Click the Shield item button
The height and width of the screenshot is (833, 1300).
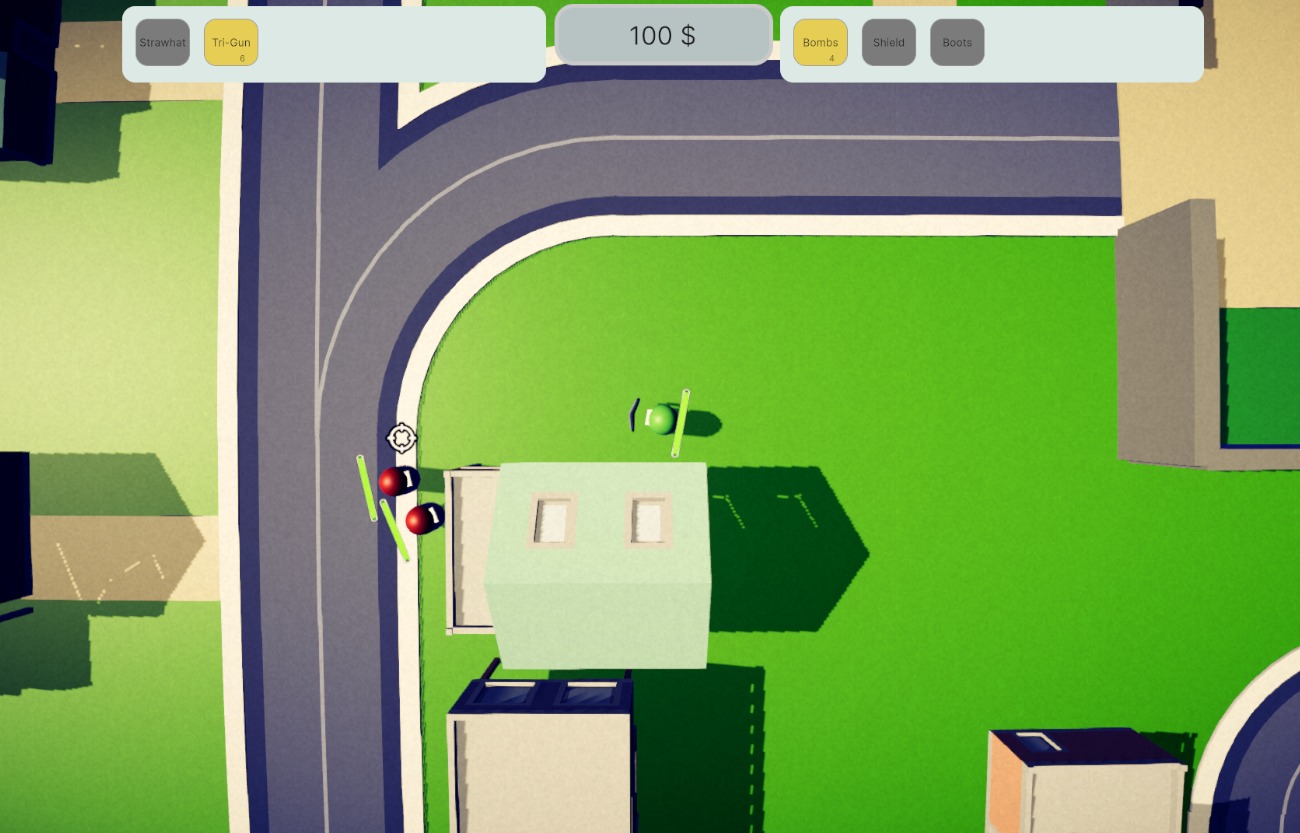point(888,43)
